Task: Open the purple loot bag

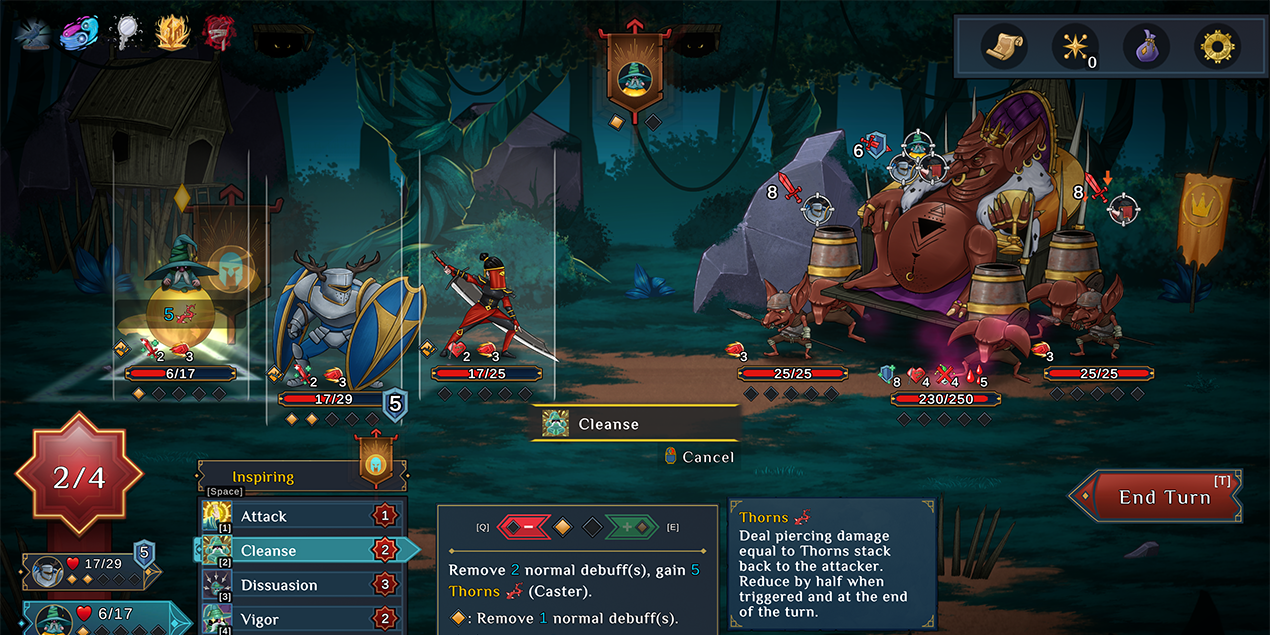Action: pos(1146,46)
